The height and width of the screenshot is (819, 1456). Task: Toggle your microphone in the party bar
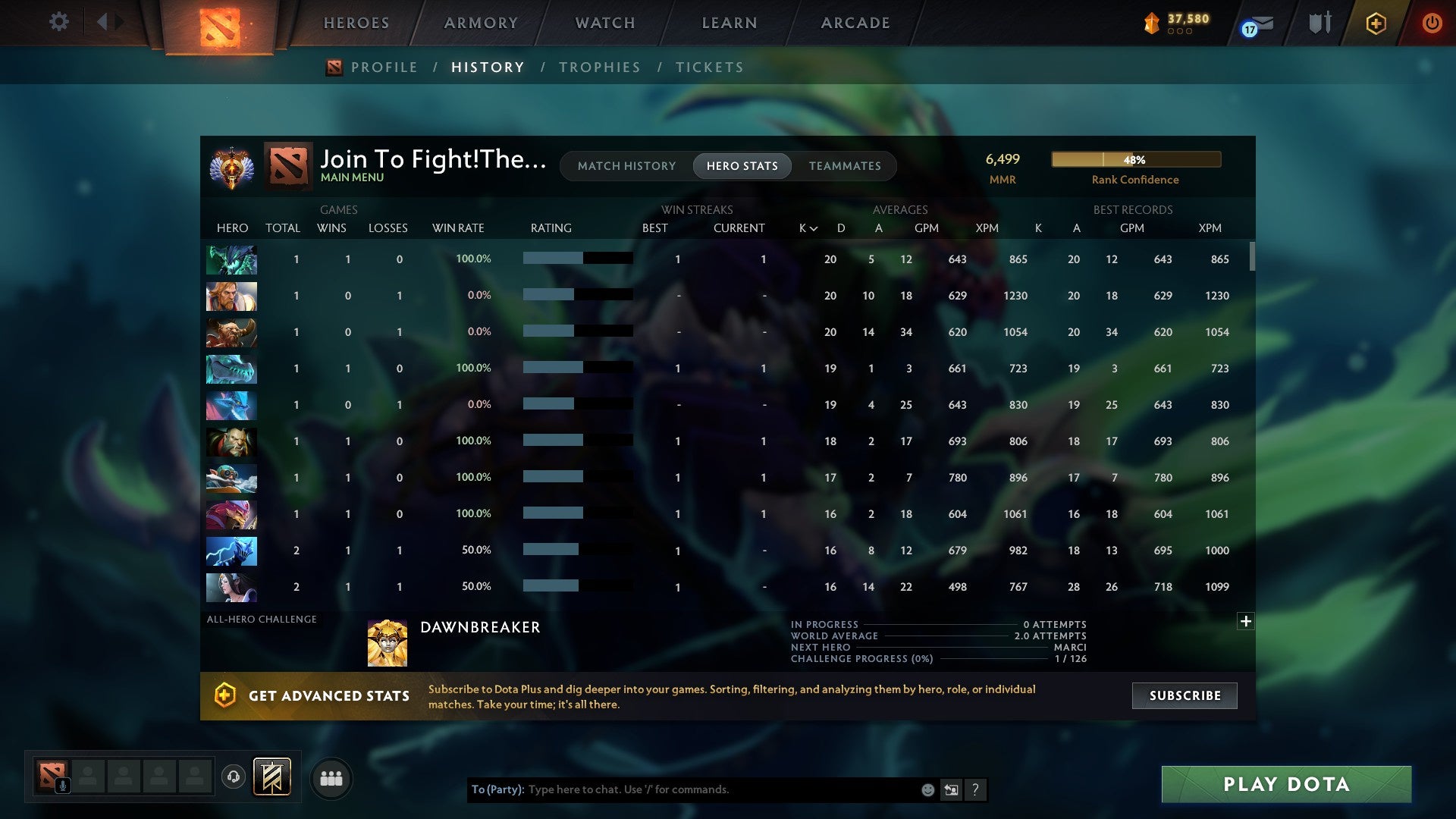tap(62, 786)
